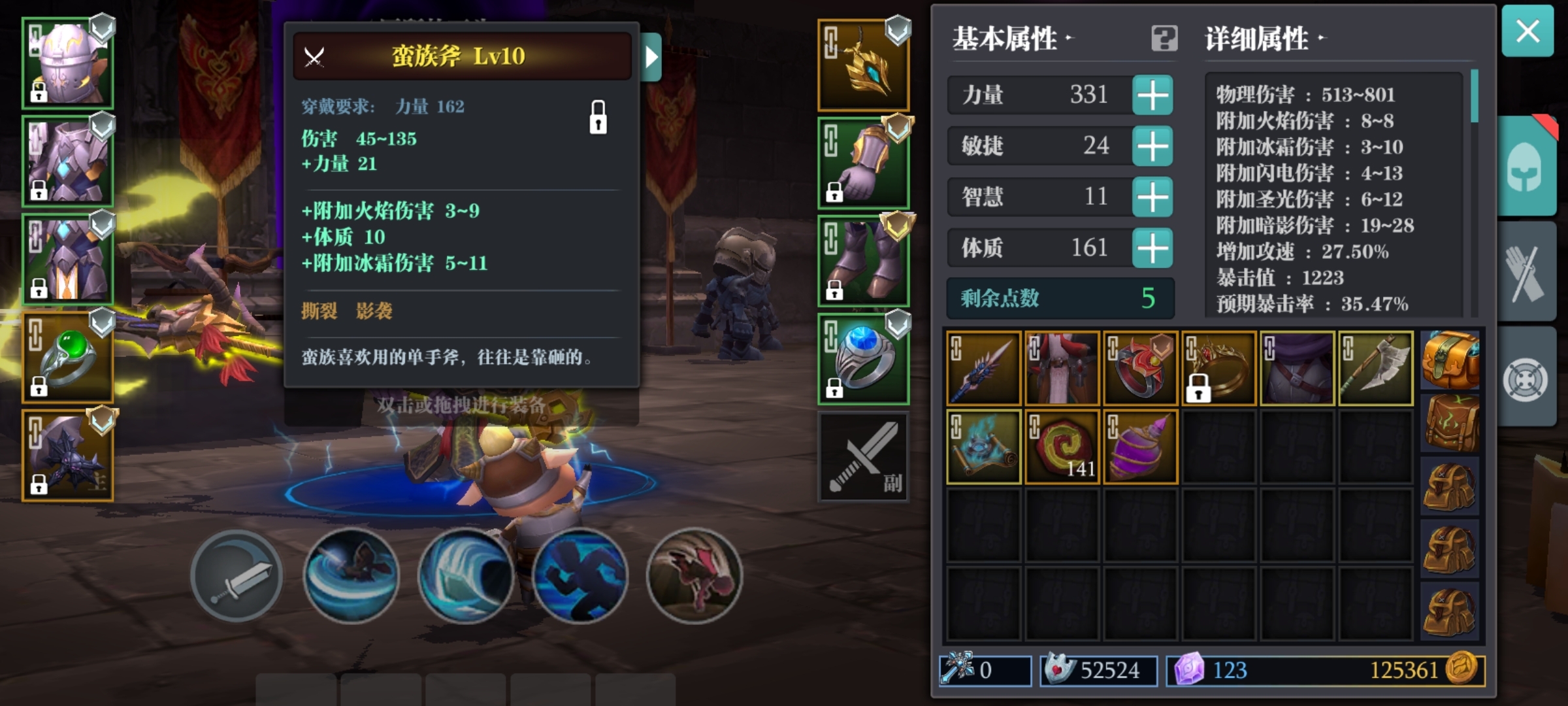The width and height of the screenshot is (1568, 706).
Task: Select the spear in the inventory
Action: click(x=983, y=368)
